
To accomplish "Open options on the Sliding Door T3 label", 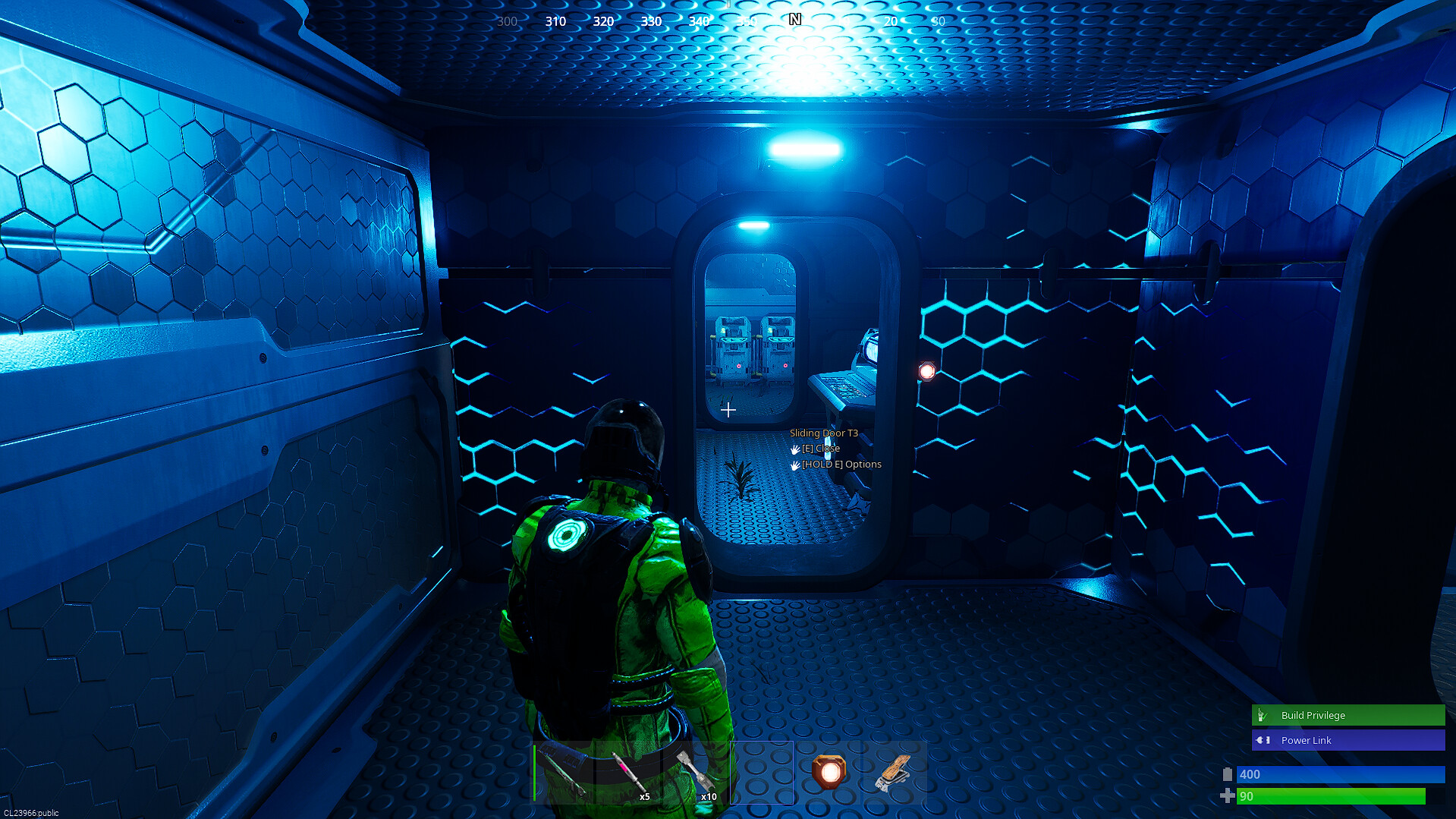I will tap(822, 432).
